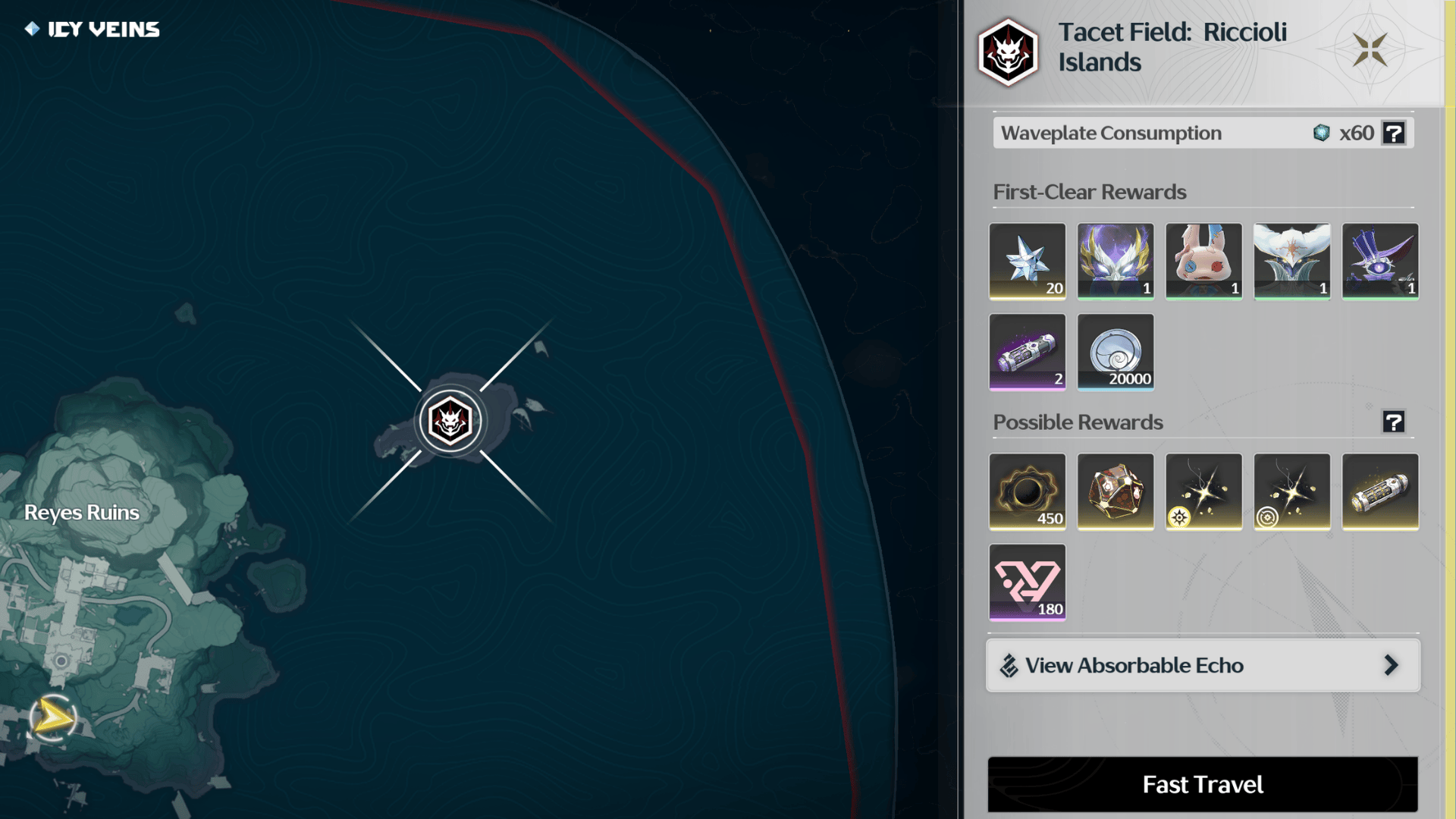View the black ring reward showing 450
The width and height of the screenshot is (1456, 819).
click(x=1027, y=491)
